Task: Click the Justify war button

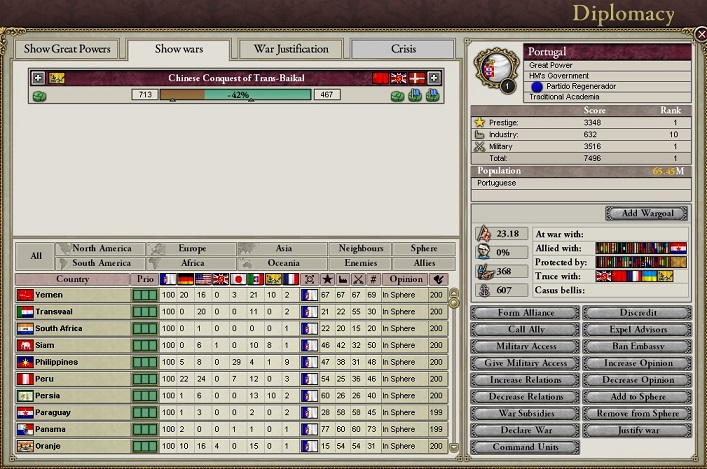Action: pyautogui.click(x=637, y=431)
